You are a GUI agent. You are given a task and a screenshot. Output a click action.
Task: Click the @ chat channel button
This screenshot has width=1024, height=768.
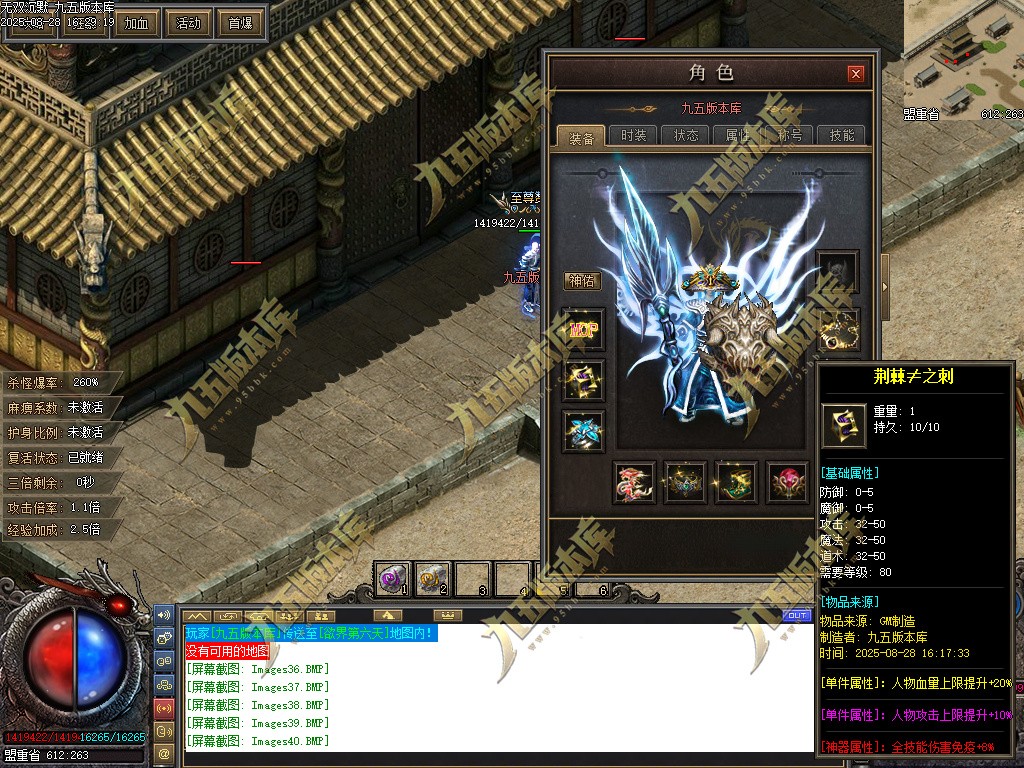164,751
